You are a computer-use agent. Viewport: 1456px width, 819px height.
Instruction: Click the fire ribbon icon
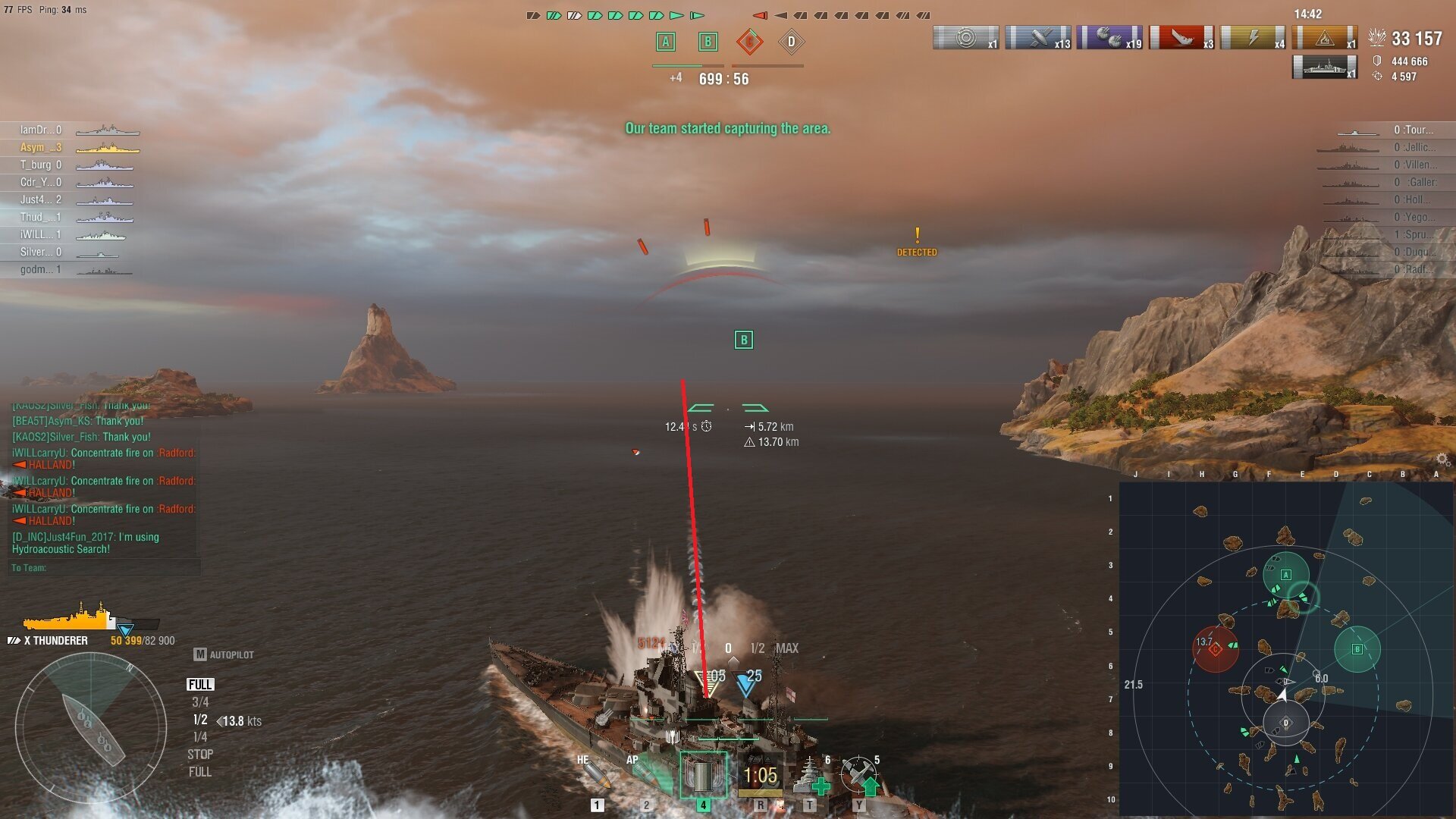point(1325,37)
